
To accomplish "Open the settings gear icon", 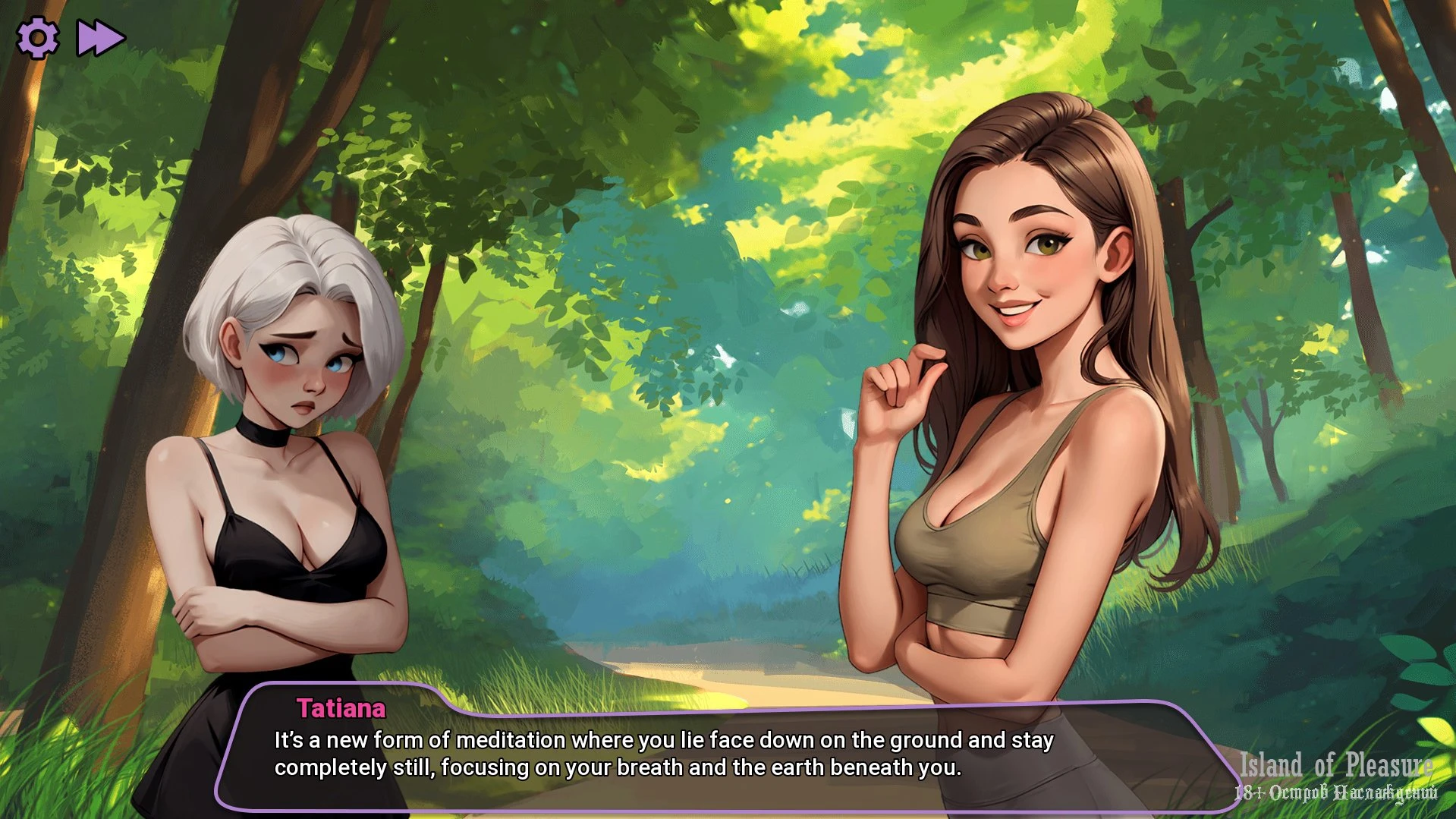I will click(37, 38).
